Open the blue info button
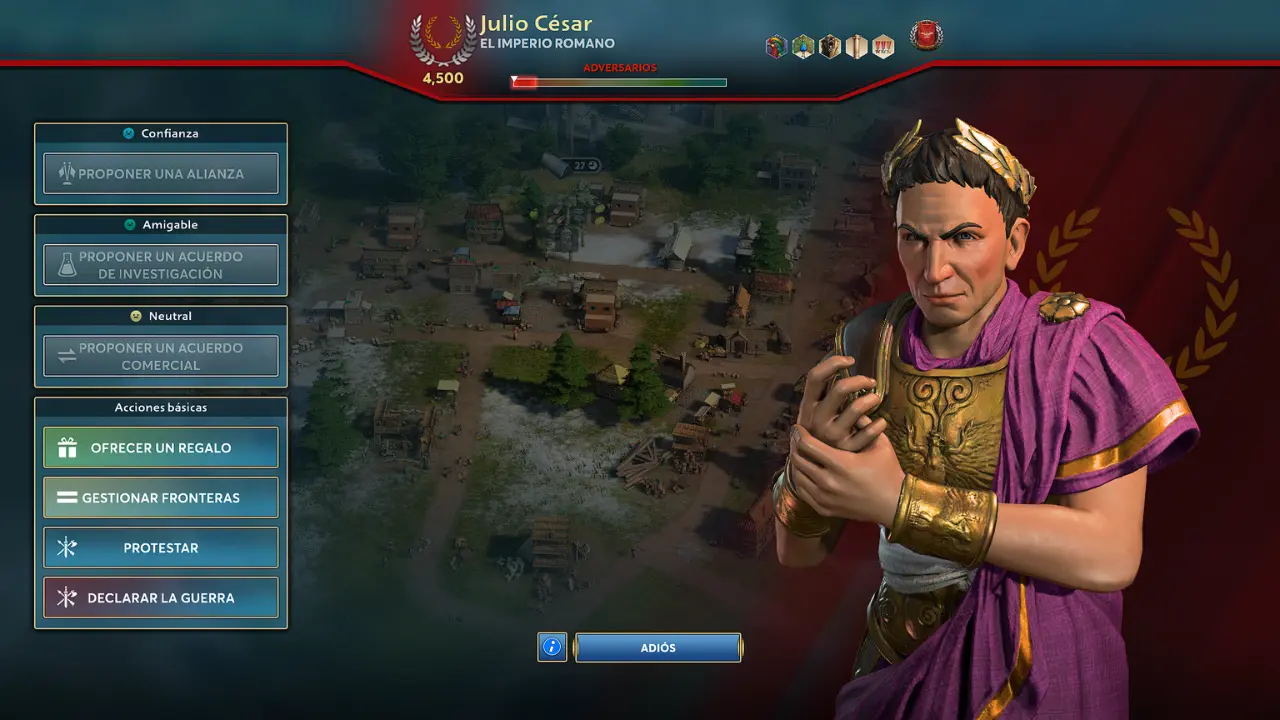The image size is (1280, 720). point(552,648)
